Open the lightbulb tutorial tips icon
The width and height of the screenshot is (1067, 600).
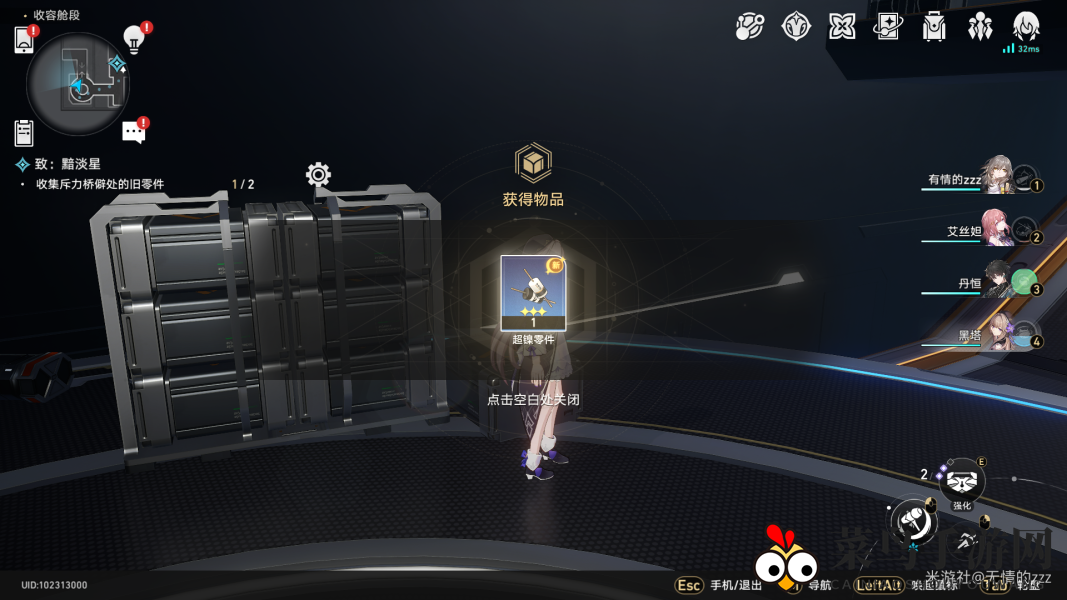(133, 39)
